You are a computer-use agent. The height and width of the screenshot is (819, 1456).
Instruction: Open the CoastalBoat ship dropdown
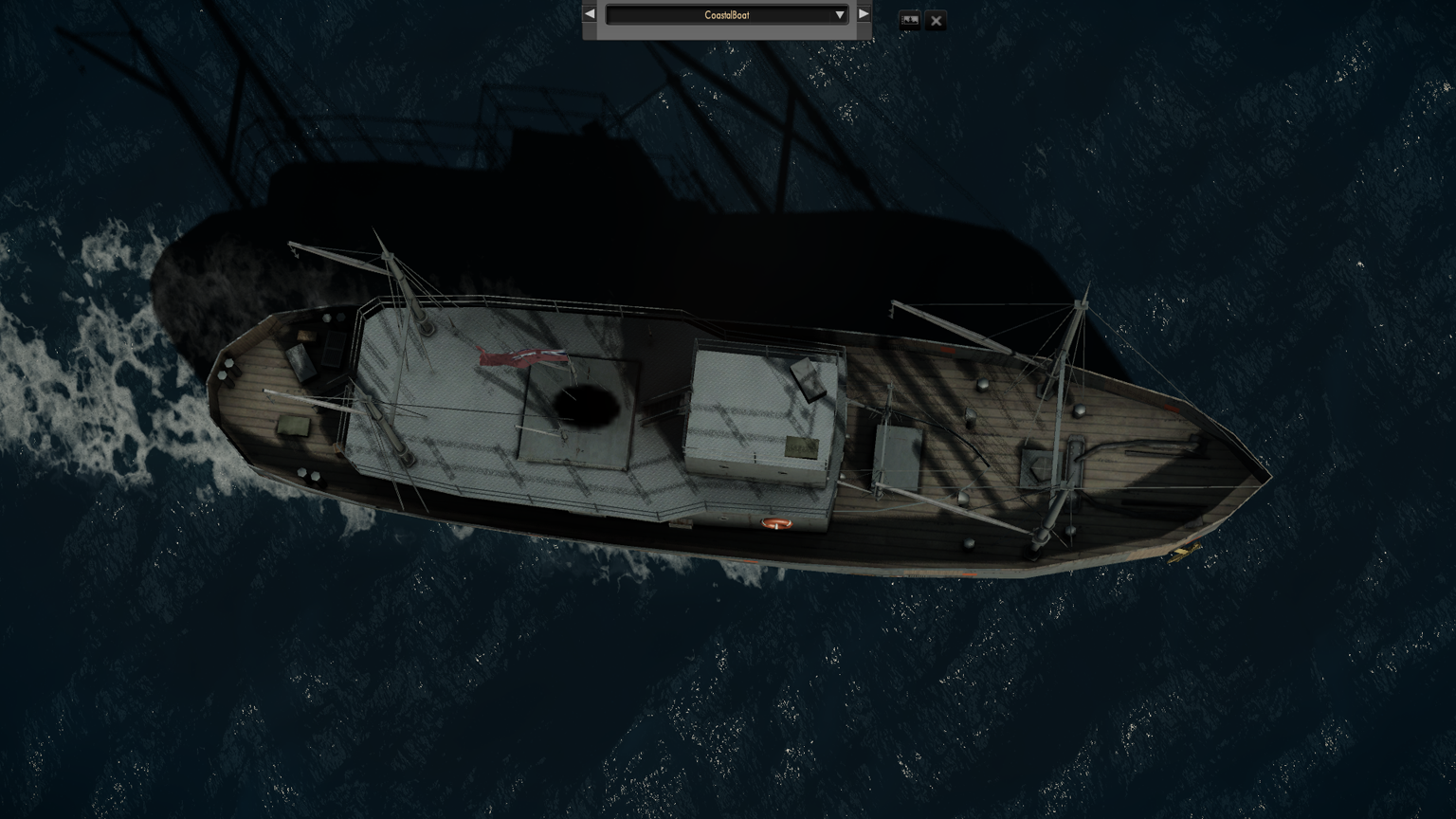tap(726, 15)
